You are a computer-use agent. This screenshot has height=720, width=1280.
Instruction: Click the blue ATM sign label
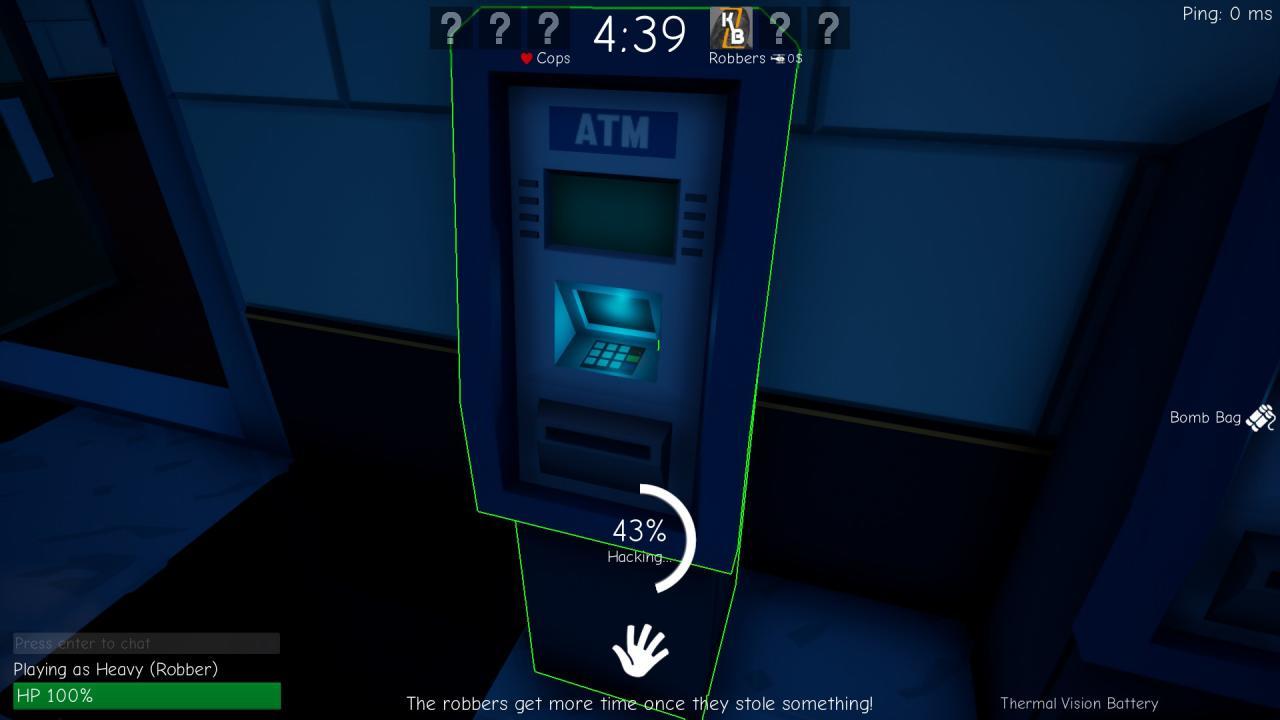612,131
